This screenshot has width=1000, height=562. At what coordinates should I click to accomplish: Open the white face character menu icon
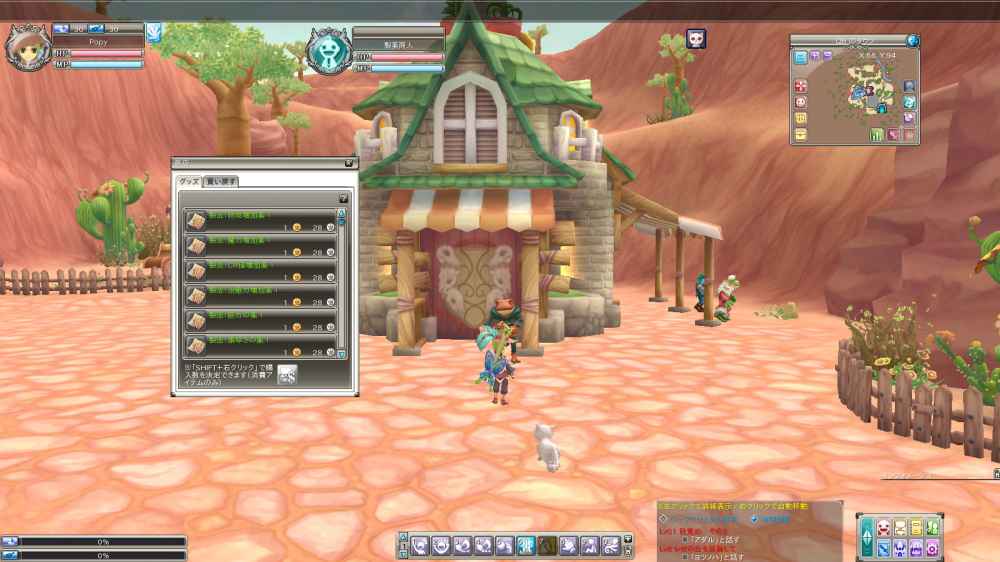[x=884, y=528]
